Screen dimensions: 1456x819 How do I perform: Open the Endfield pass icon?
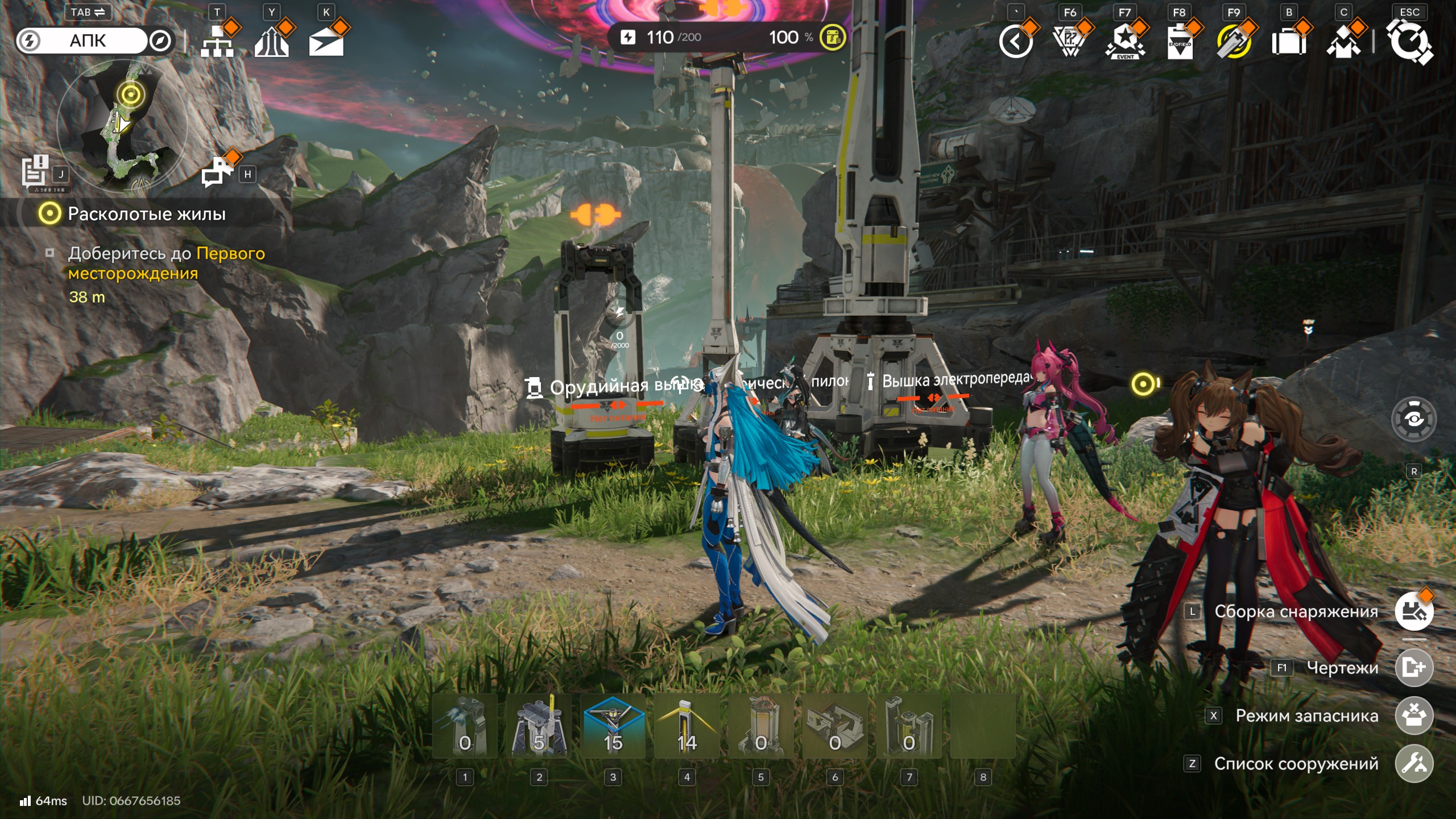click(x=1180, y=42)
